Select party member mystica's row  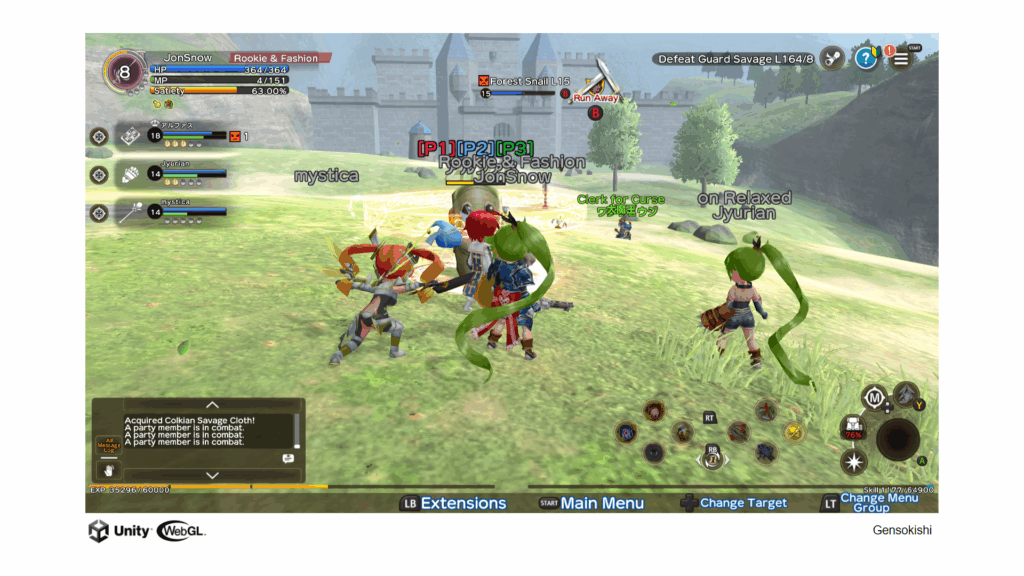(170, 212)
